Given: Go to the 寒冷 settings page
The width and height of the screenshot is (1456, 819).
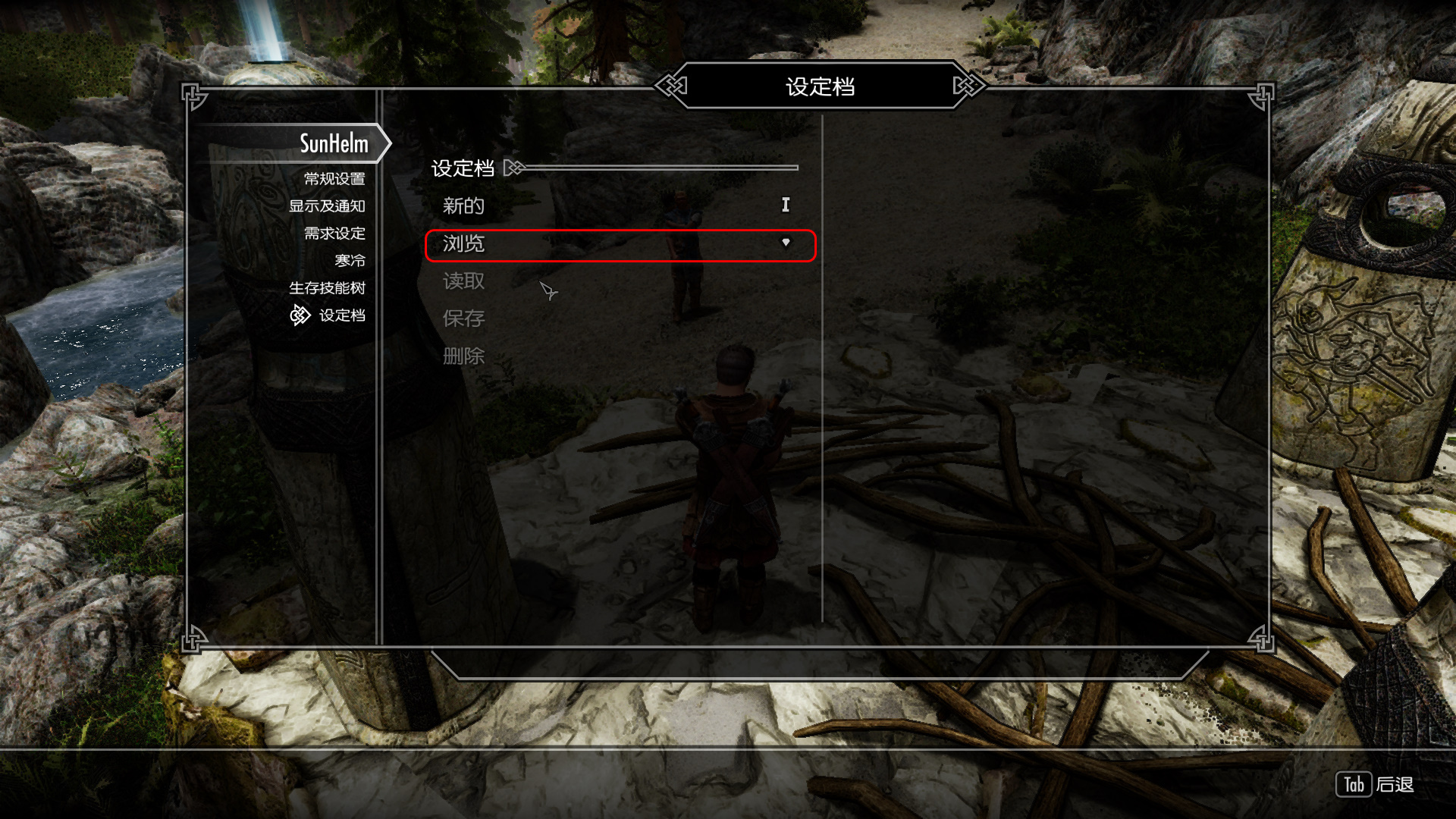Looking at the screenshot, I should 350,261.
